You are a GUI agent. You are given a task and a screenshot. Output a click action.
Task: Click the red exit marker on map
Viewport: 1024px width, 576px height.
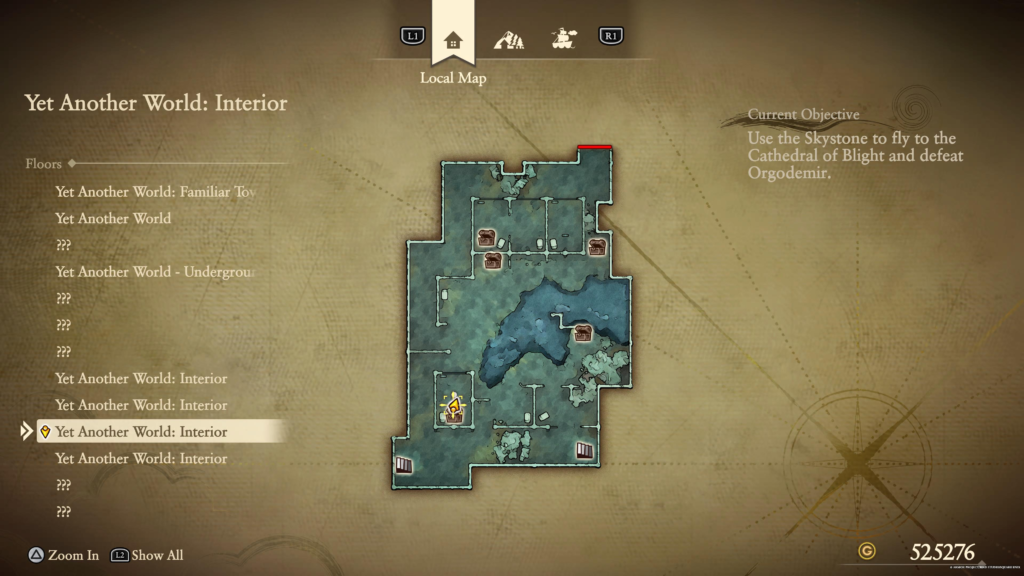[x=595, y=147]
